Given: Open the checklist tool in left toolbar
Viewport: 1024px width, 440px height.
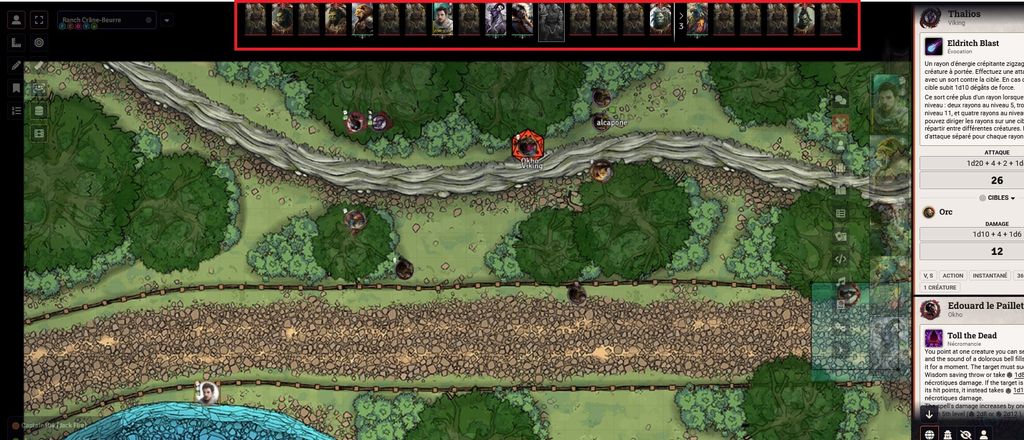Looking at the screenshot, I should pyautogui.click(x=16, y=110).
